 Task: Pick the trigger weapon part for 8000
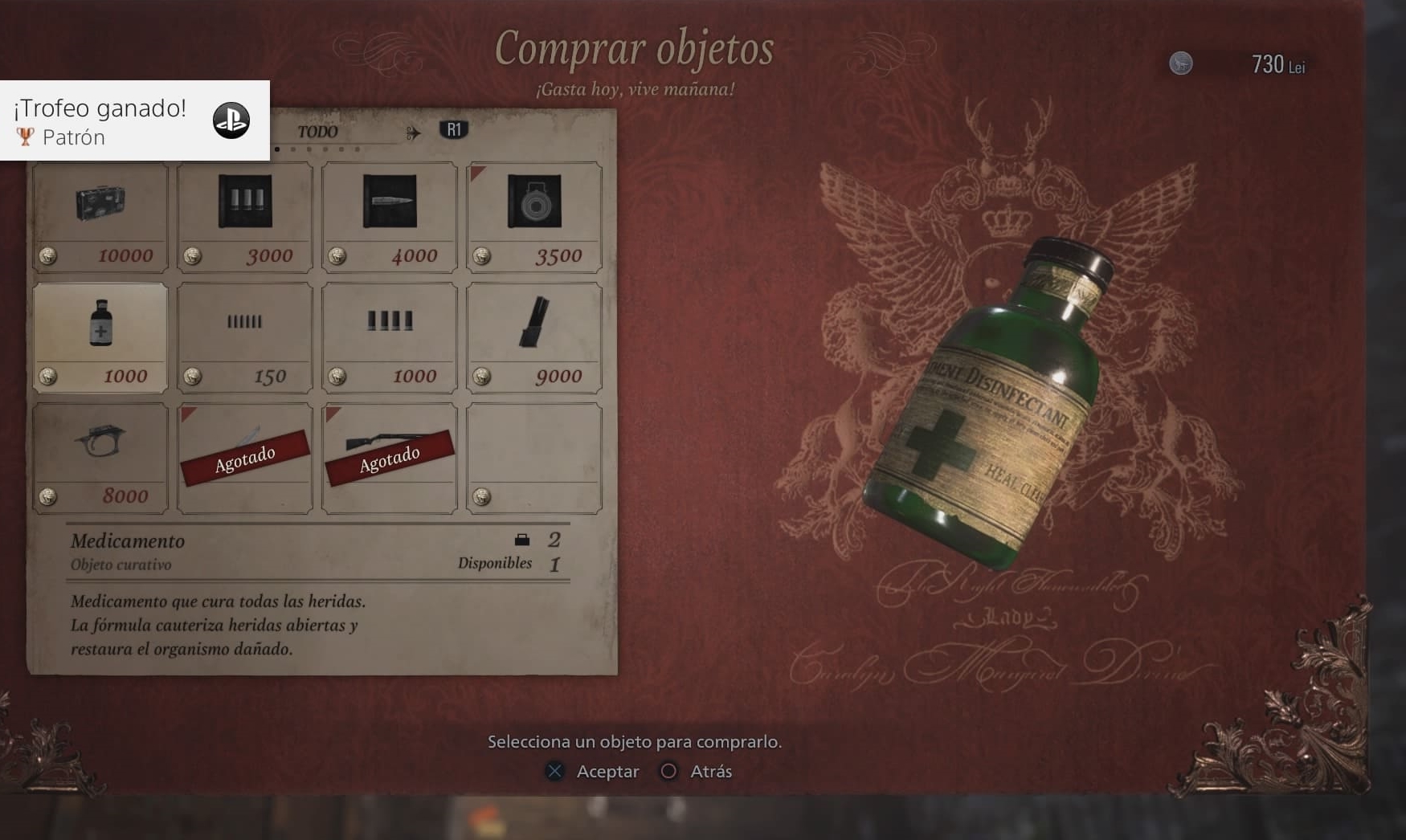point(100,458)
